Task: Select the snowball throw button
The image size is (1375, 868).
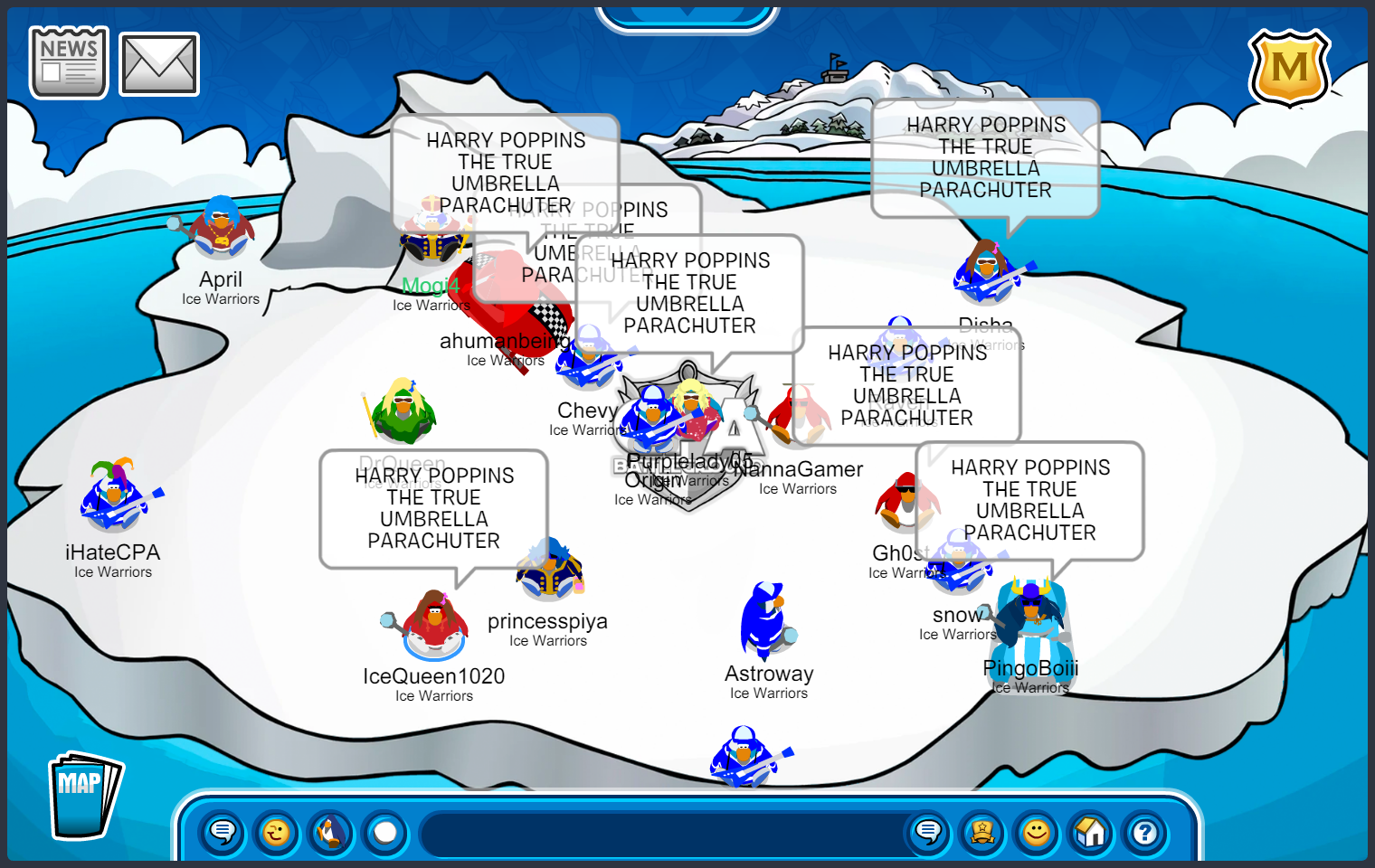Action: point(385,832)
